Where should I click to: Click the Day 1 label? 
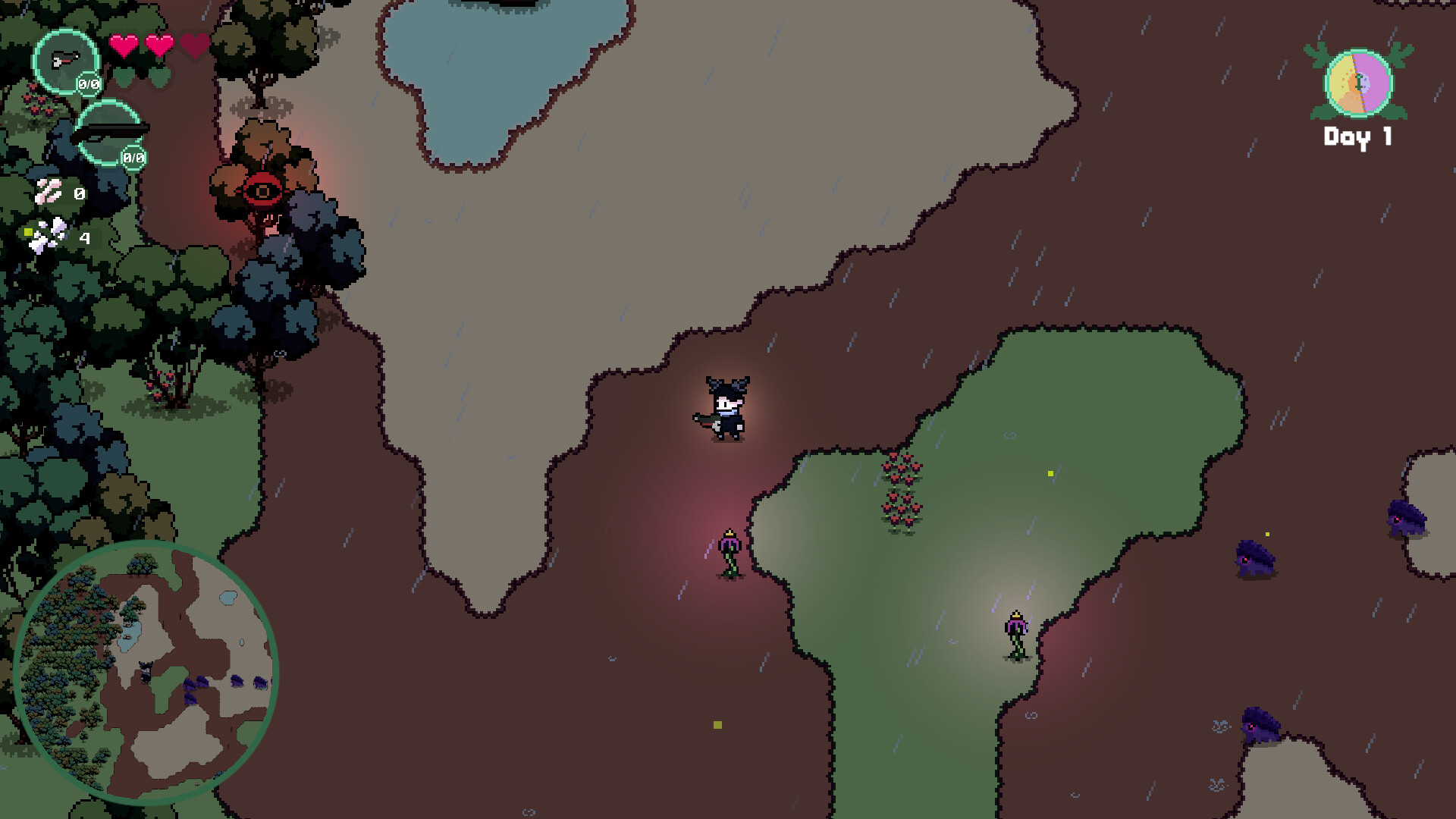(x=1357, y=135)
